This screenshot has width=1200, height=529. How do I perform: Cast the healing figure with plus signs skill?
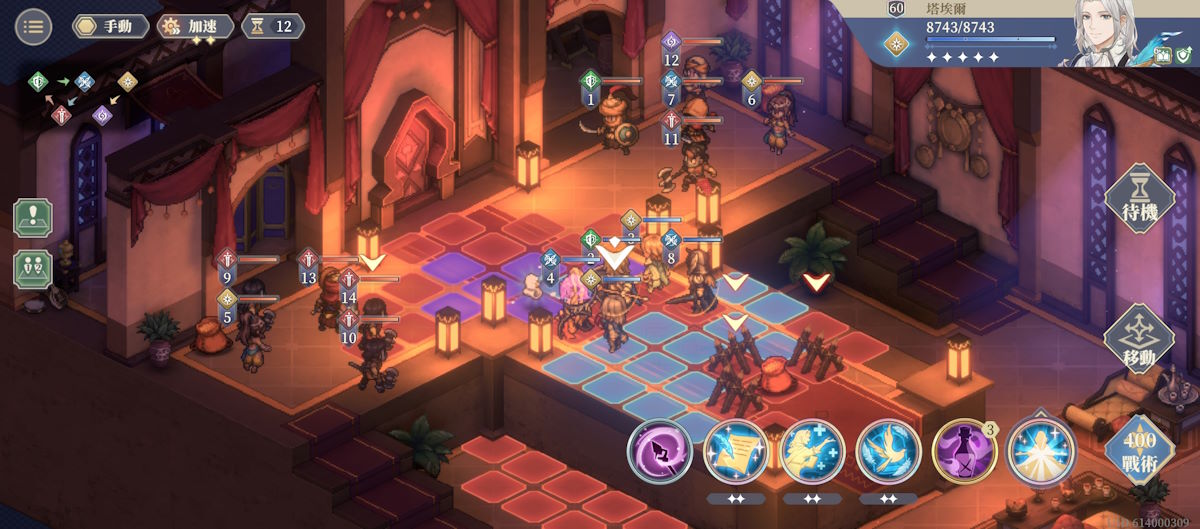811,450
